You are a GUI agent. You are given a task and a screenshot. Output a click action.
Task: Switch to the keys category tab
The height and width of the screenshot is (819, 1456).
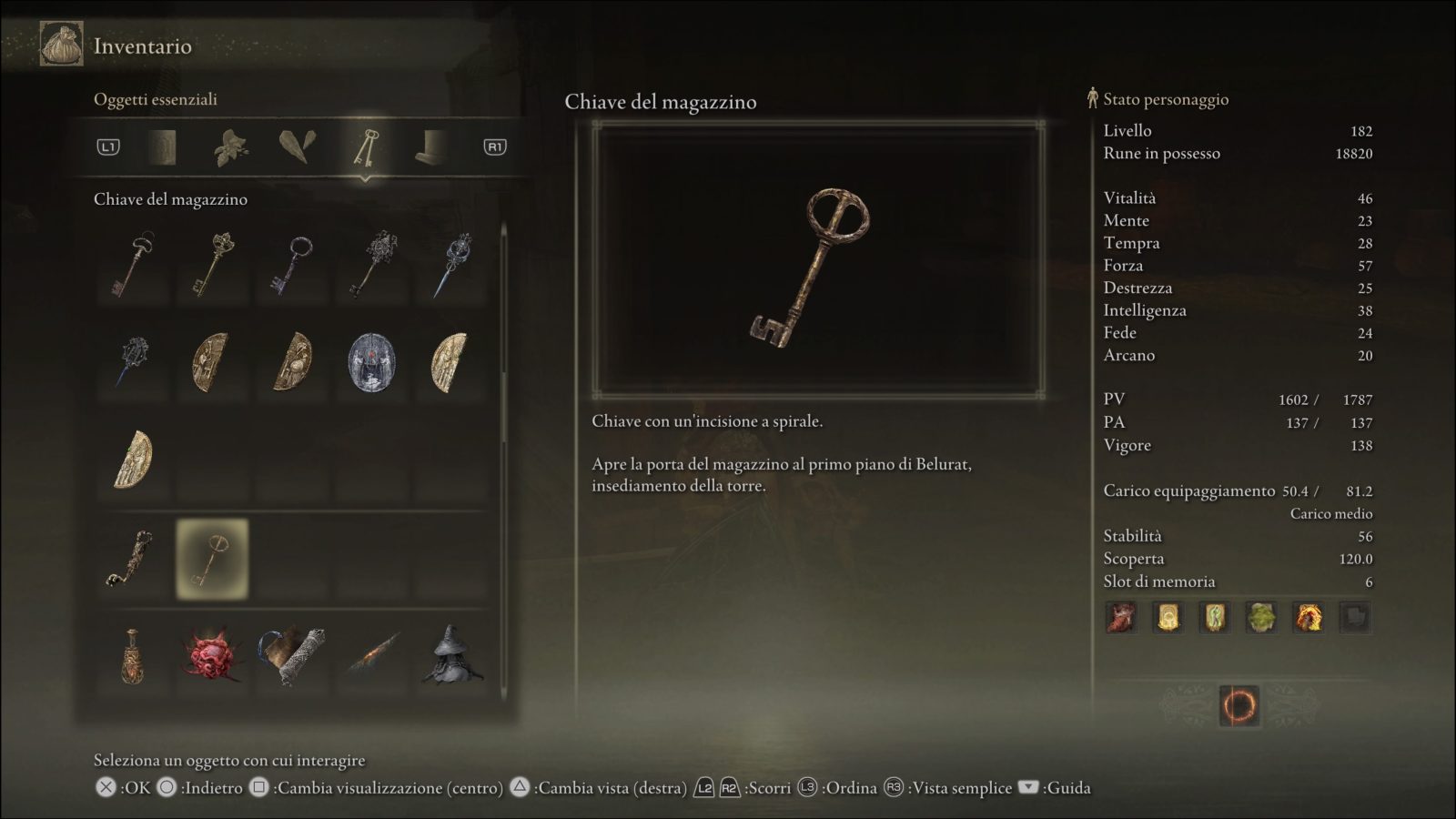[365, 147]
